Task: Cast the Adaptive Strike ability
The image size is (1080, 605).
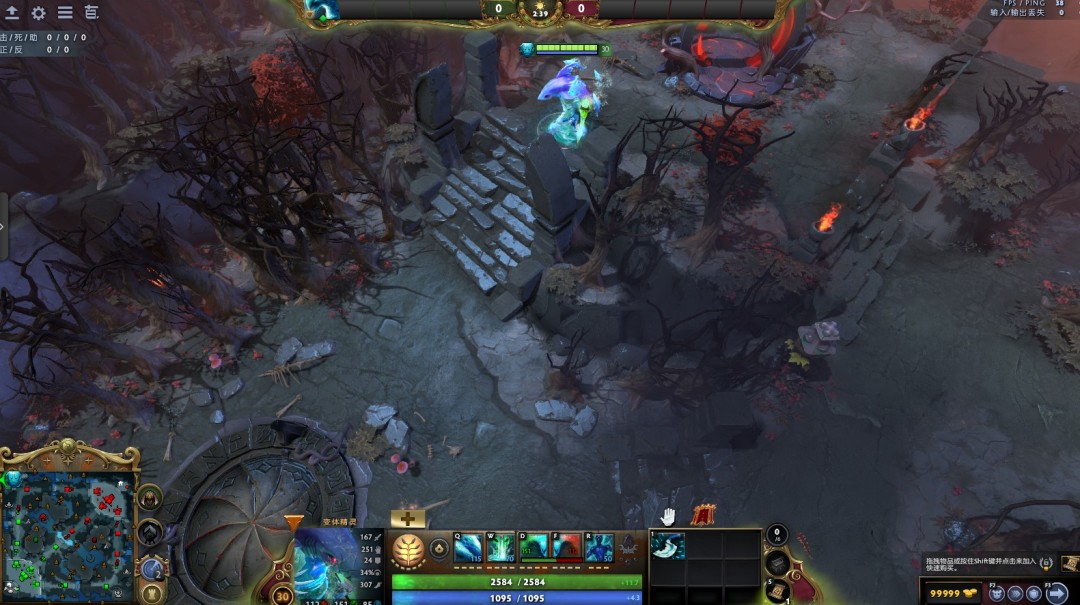Action: [500, 547]
